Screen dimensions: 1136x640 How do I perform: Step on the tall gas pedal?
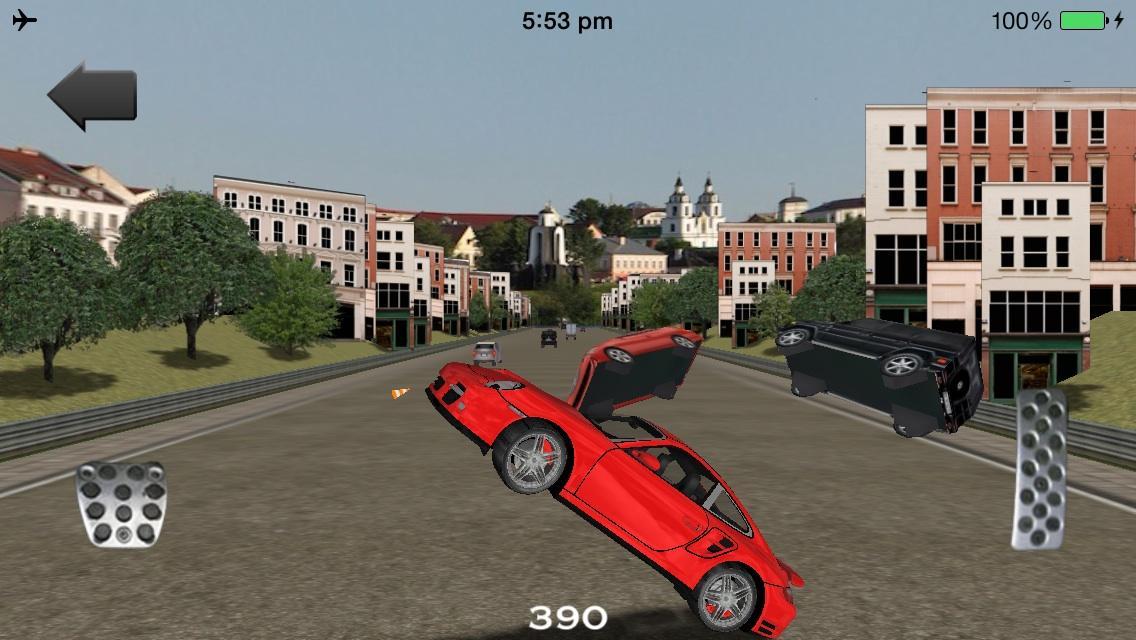tap(1040, 468)
